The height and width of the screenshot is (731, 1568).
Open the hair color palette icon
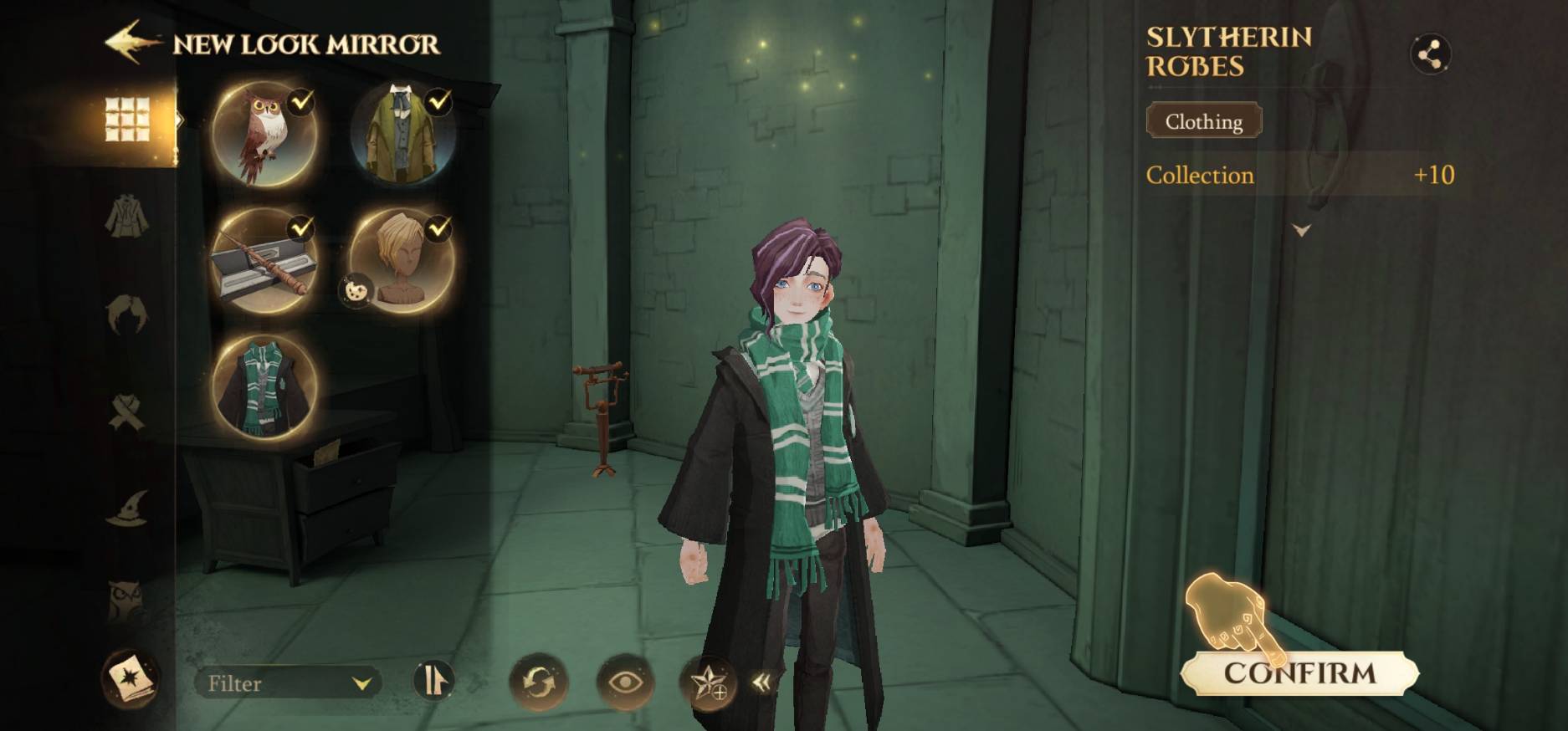(355, 291)
